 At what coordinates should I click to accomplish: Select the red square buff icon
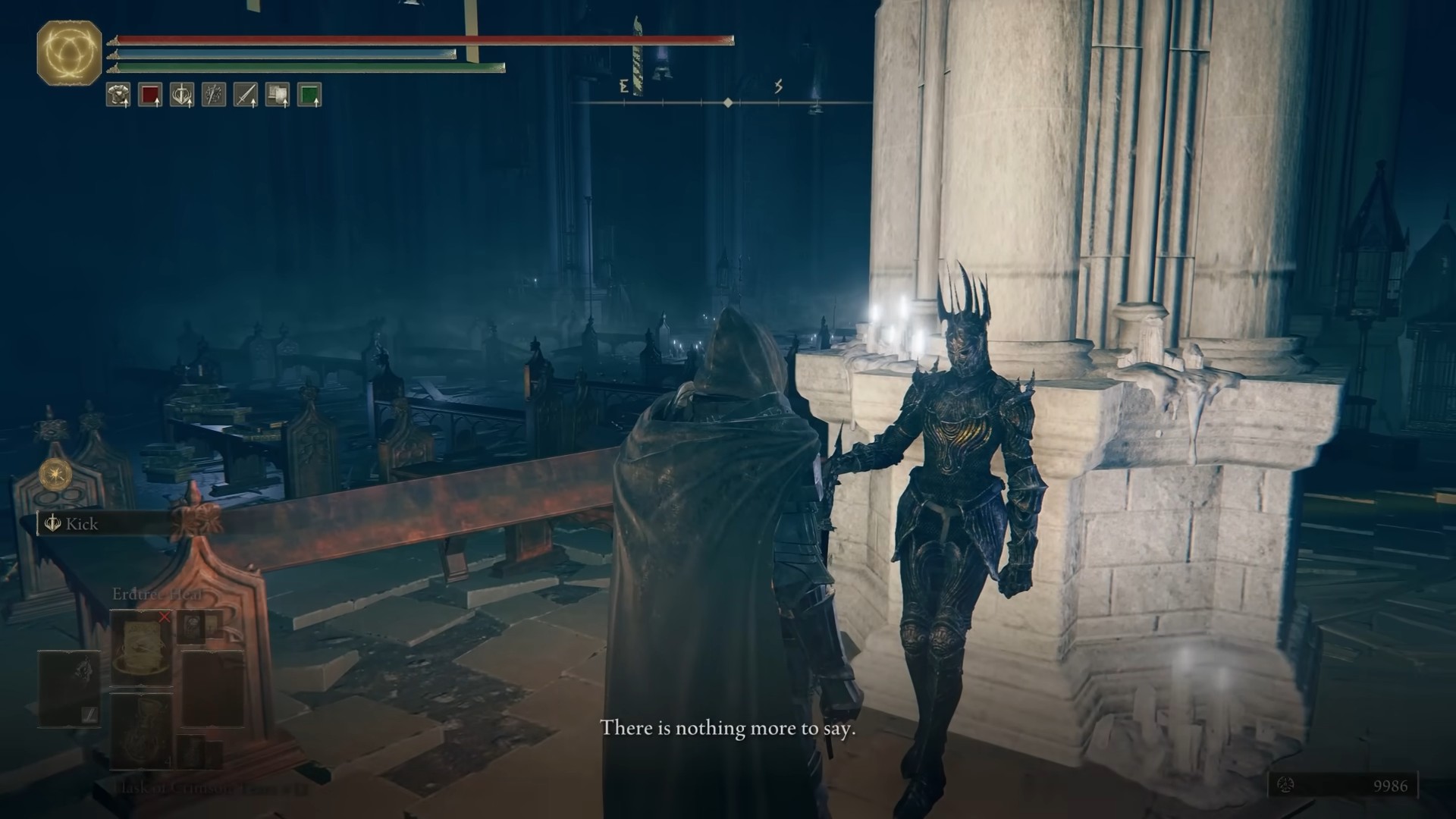(x=150, y=95)
